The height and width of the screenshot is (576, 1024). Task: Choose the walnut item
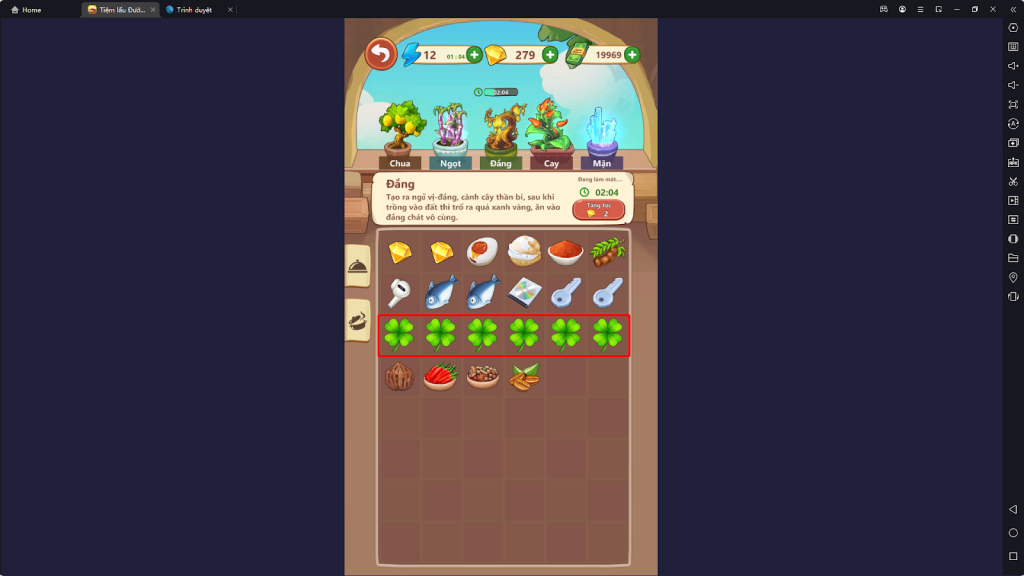coord(399,377)
